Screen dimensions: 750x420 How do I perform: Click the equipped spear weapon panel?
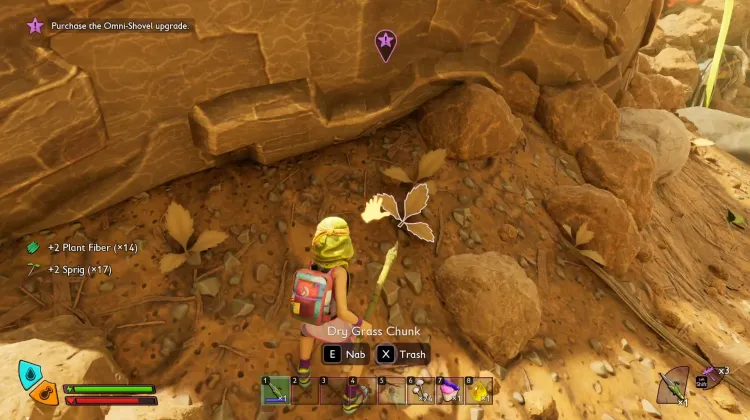click(x=675, y=385)
